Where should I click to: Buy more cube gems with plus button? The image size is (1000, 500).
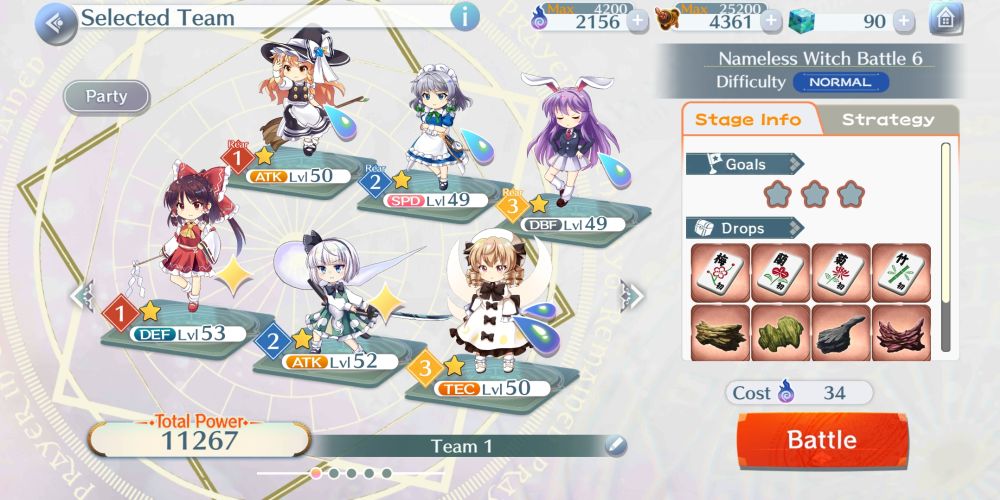(x=903, y=21)
